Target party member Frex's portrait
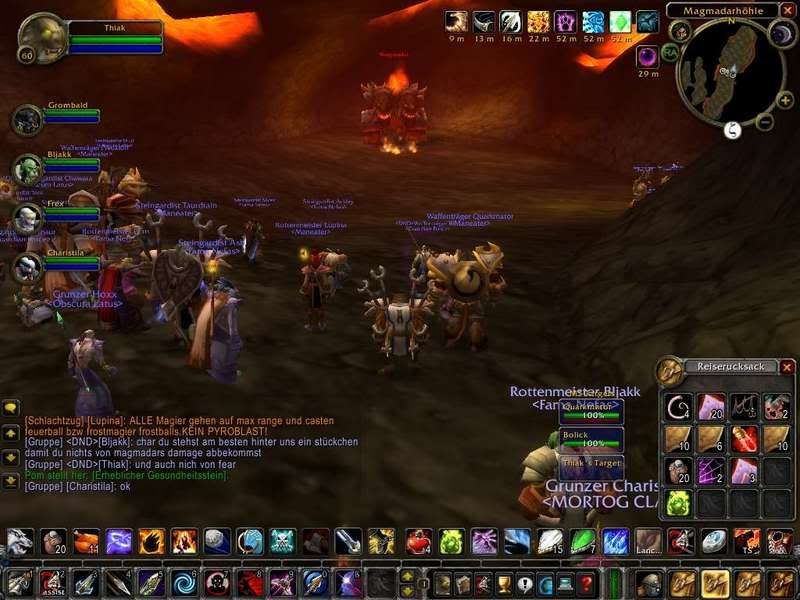Image resolution: width=800 pixels, height=600 pixels. 26,218
